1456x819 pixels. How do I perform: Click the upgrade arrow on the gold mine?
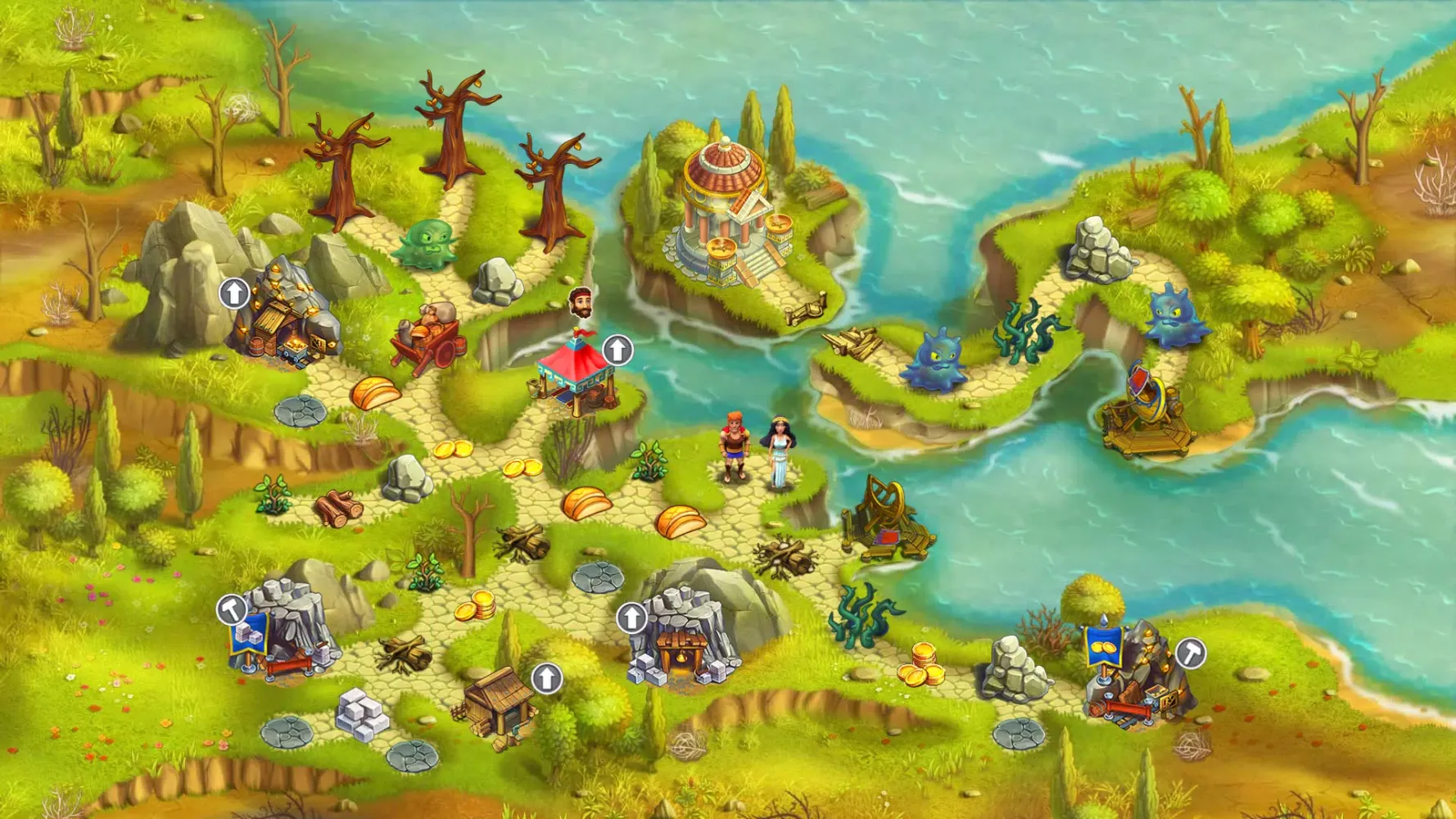234,293
